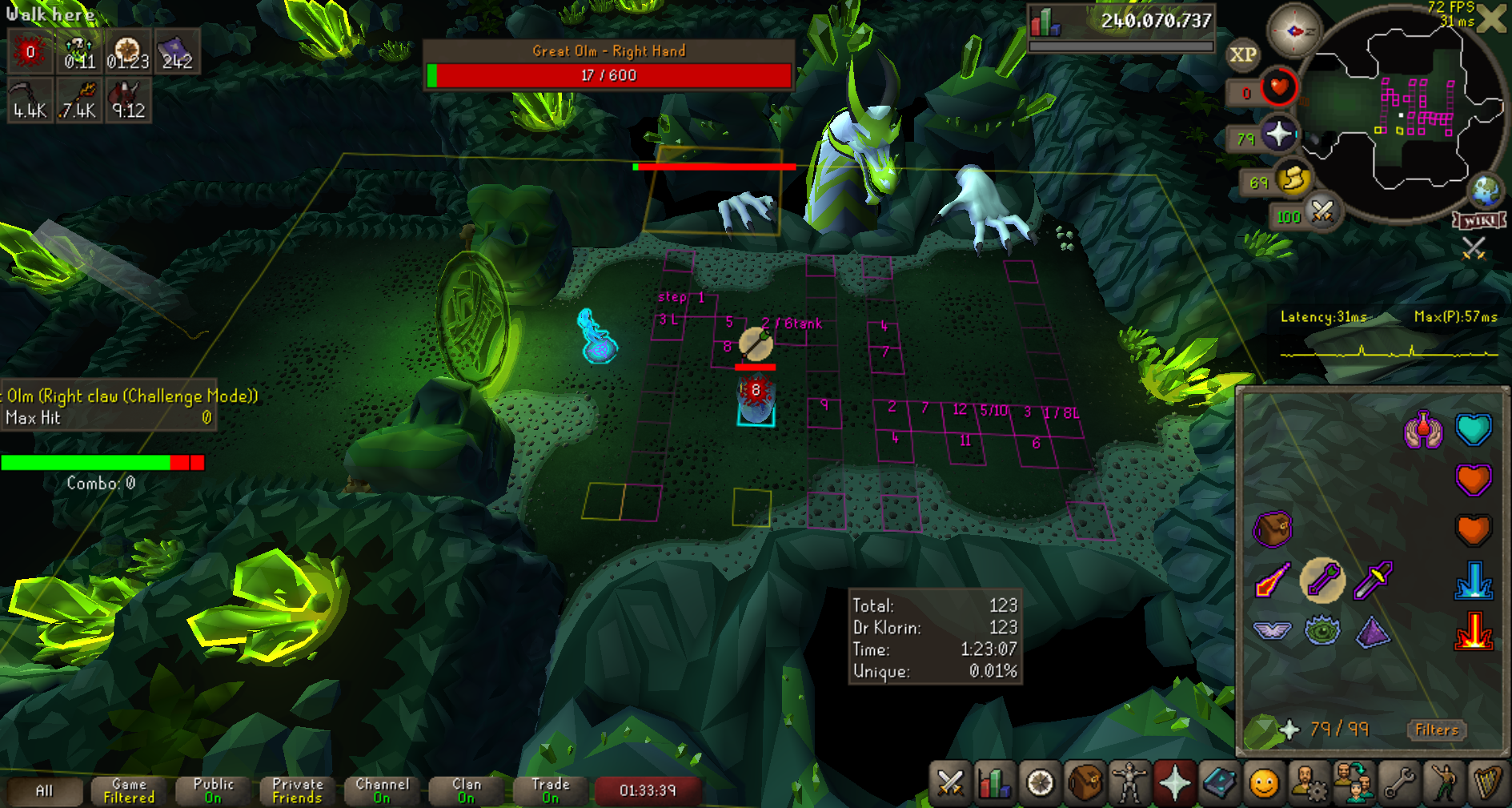Viewport: 1512px width, 808px height.
Task: Open the brown backpack Inventory tab
Action: (1085, 782)
